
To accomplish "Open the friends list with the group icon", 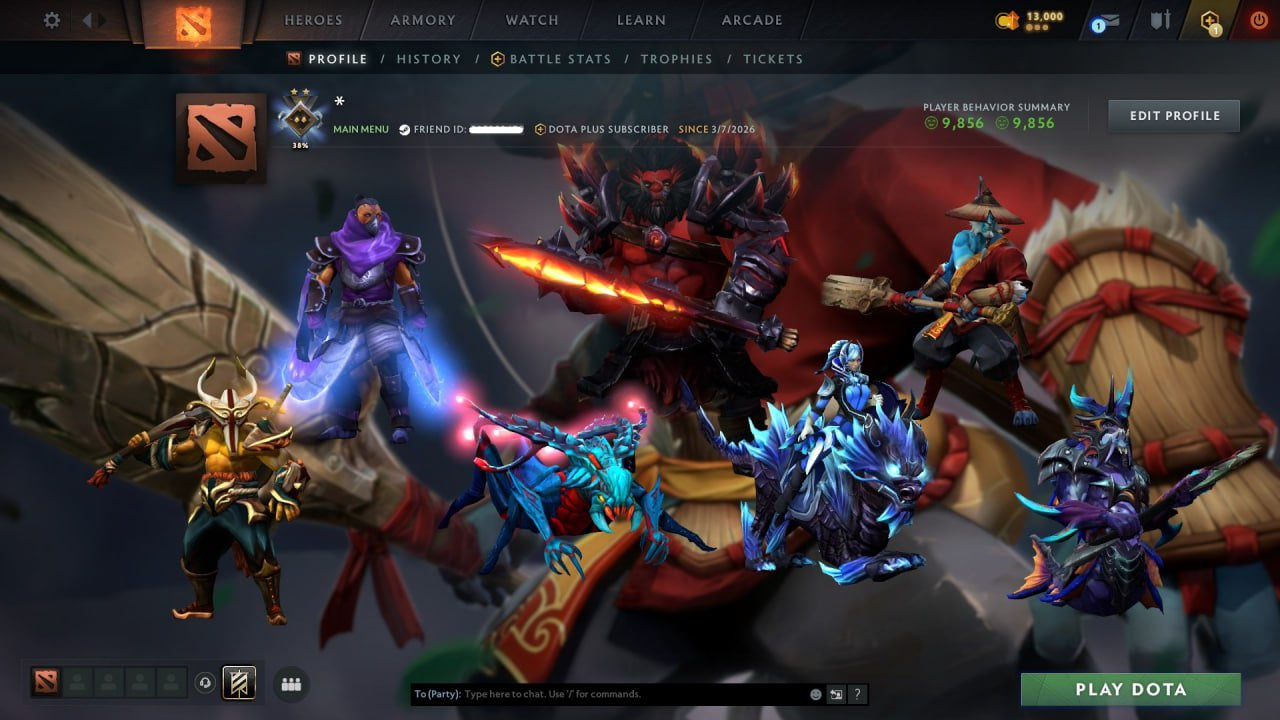I will coord(290,682).
